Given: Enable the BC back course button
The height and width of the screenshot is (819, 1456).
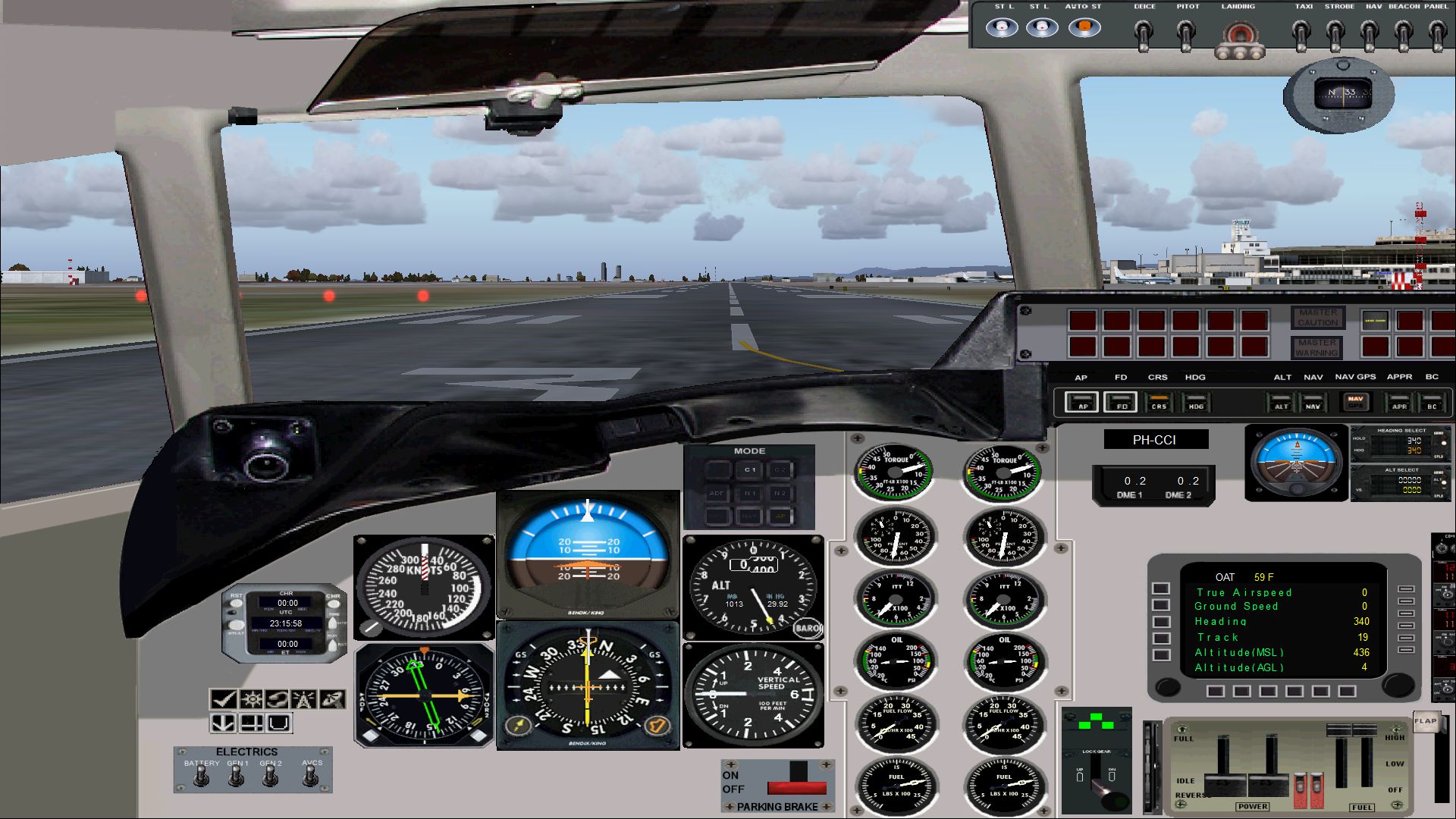Looking at the screenshot, I should 1432,403.
